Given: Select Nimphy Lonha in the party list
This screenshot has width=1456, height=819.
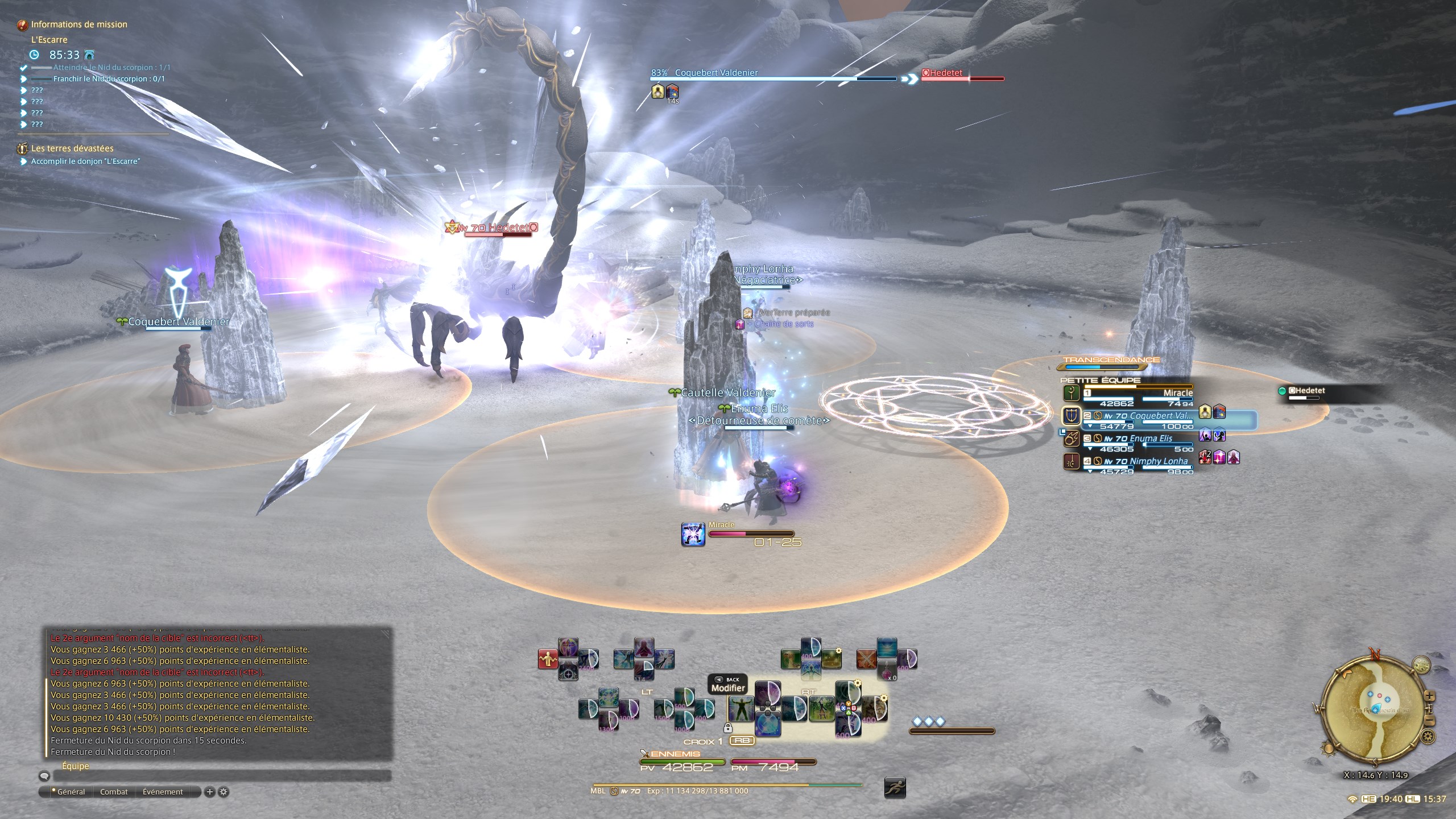Looking at the screenshot, I should coord(1137,462).
